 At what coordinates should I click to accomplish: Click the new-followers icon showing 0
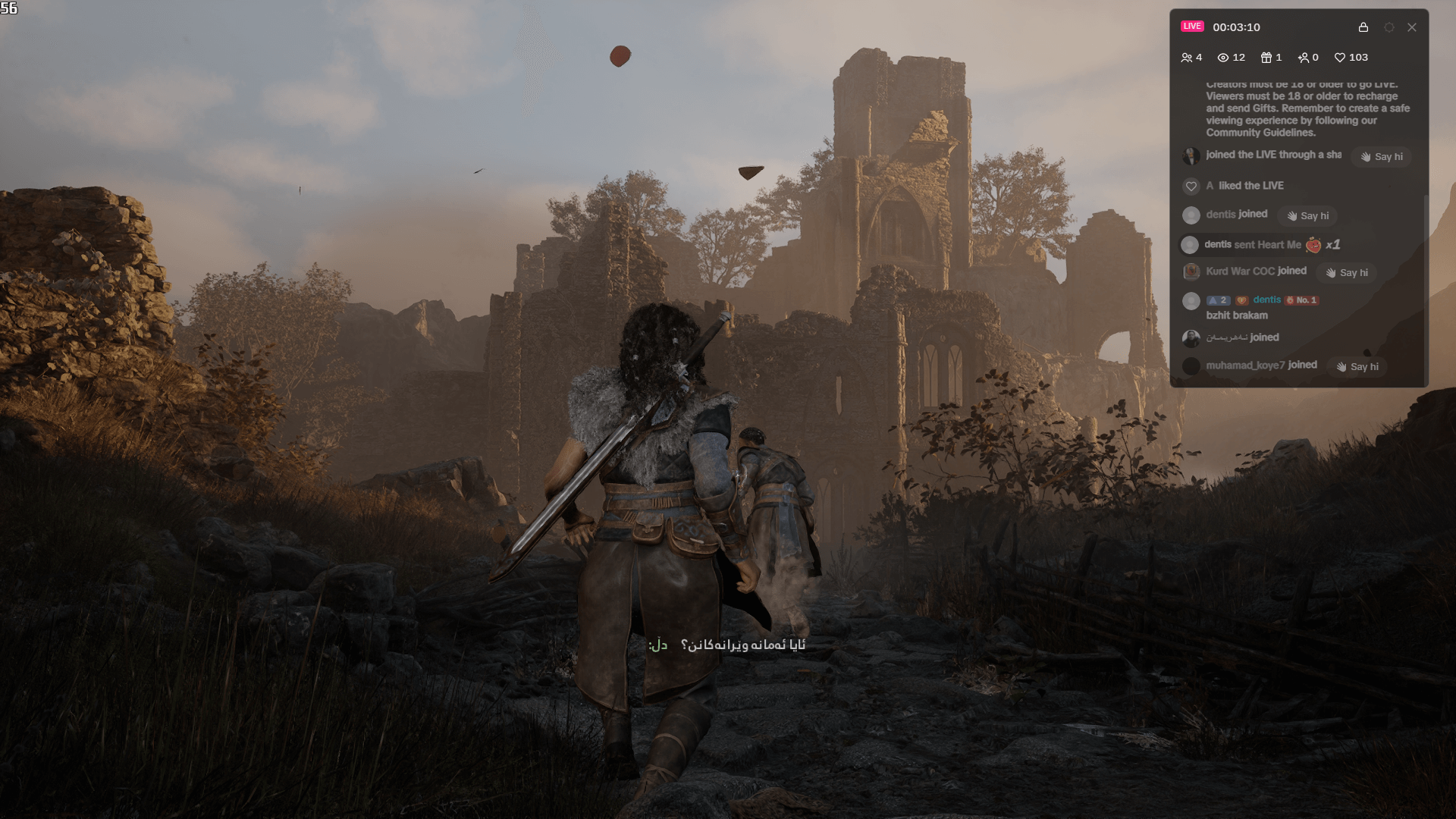[x=1304, y=57]
